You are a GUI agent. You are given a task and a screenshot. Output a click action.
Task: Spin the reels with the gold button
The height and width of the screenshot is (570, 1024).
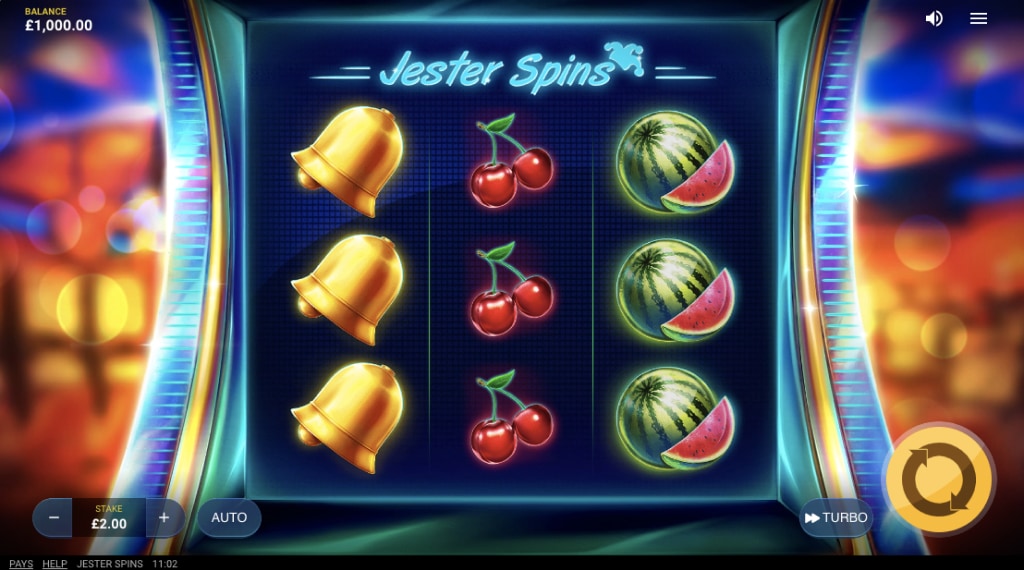tap(939, 480)
